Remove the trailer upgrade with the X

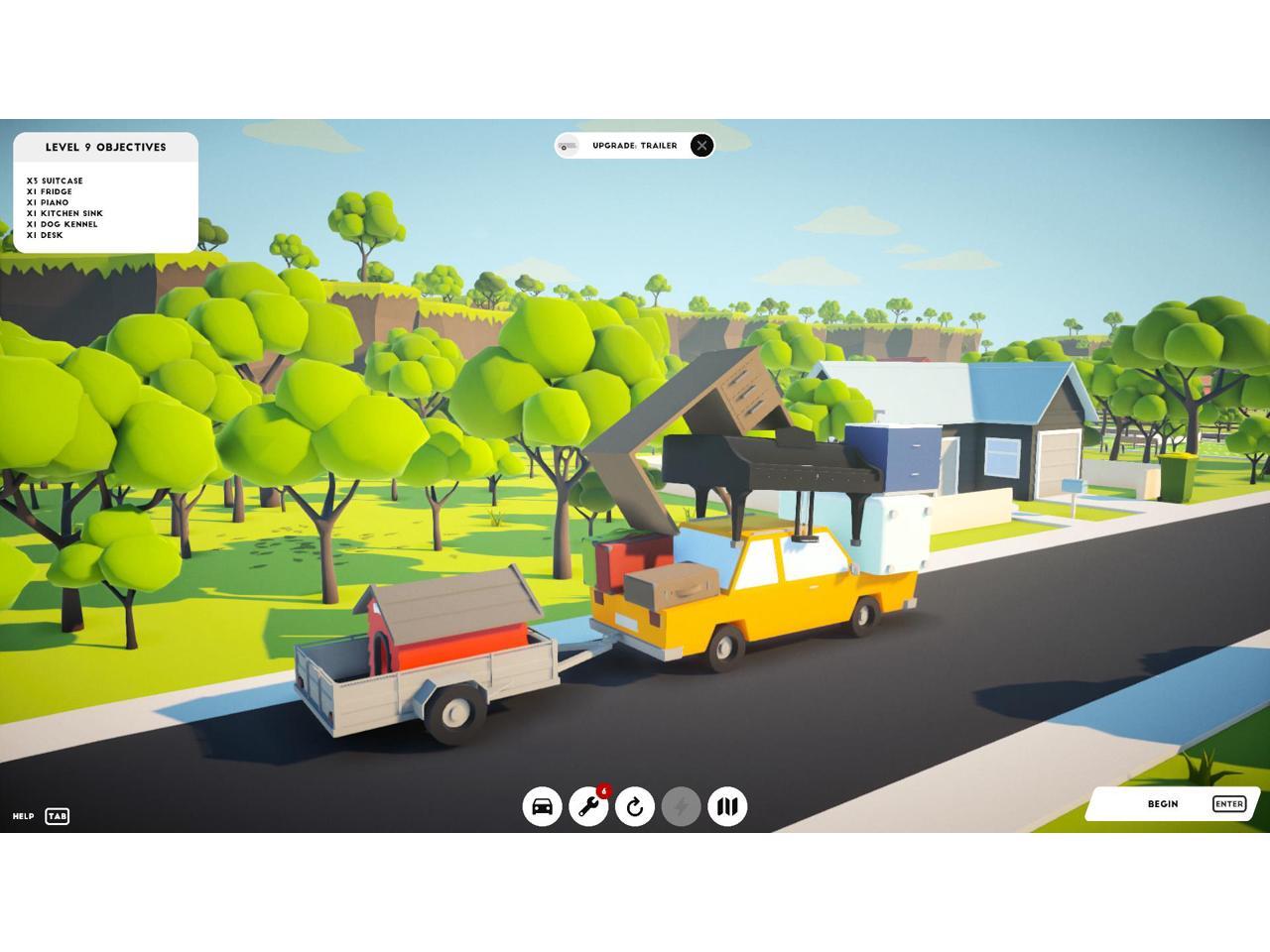point(701,146)
